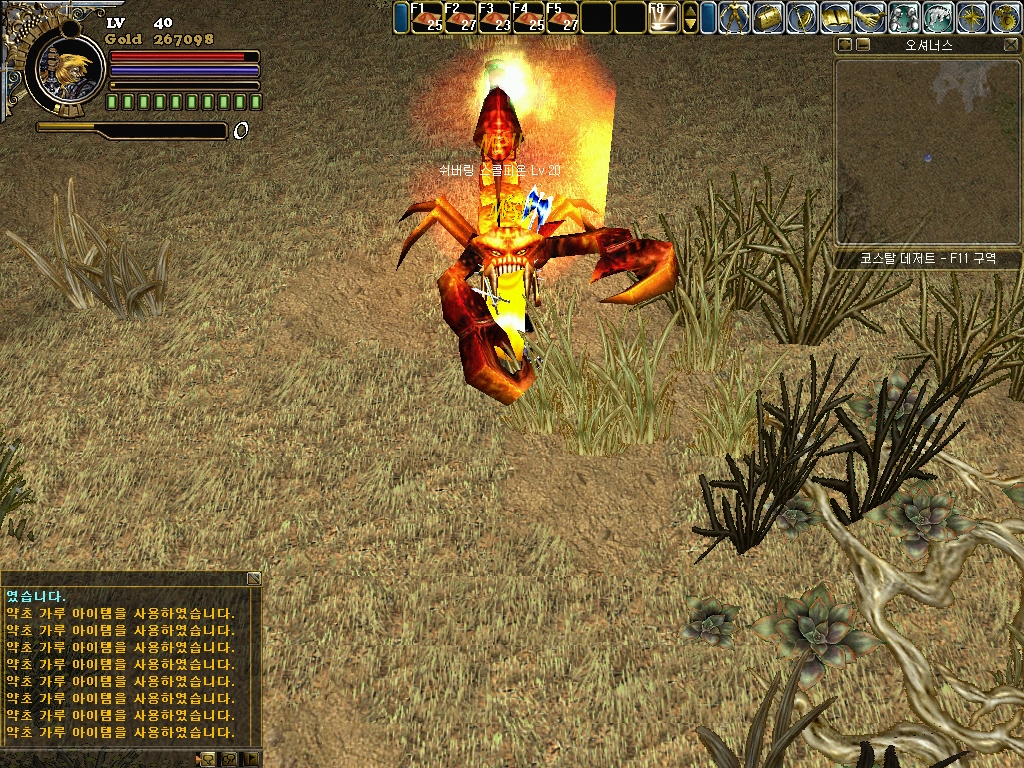Activate the F8 slash skill slot
Viewport: 1024px width, 768px height.
(x=664, y=18)
